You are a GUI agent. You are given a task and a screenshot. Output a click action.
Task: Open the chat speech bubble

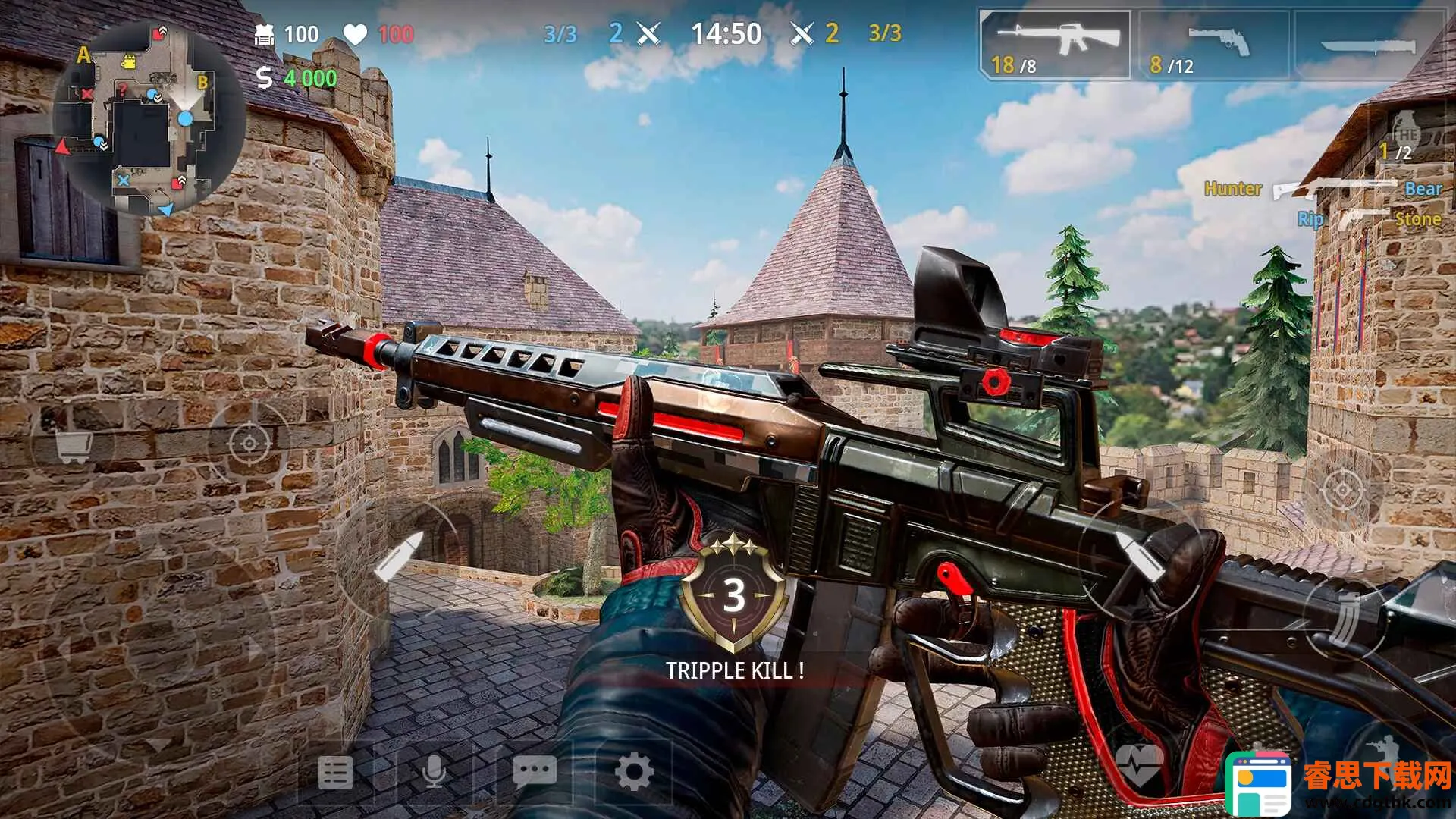tap(534, 773)
